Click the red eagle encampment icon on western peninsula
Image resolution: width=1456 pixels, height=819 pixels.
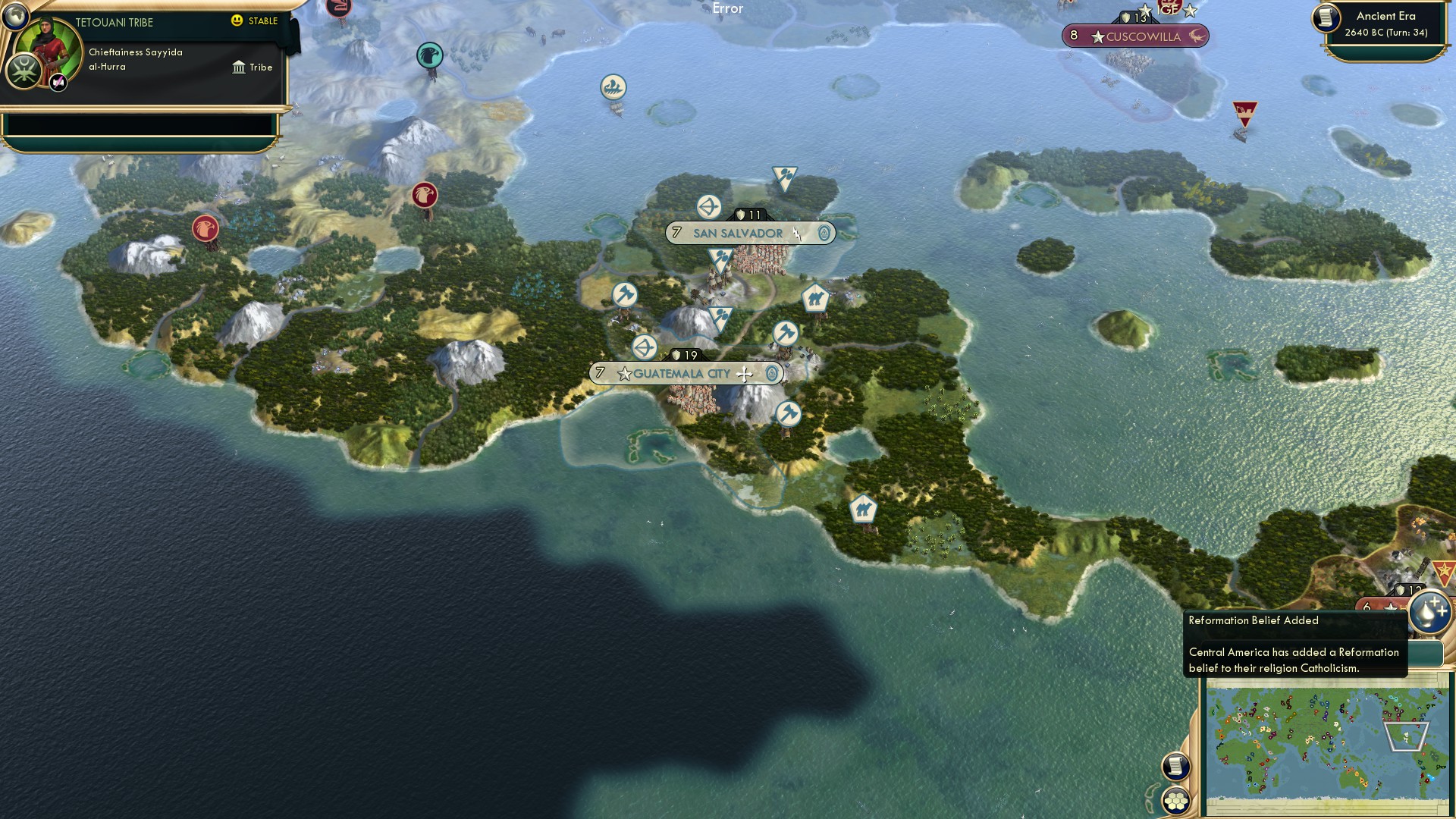tap(206, 226)
